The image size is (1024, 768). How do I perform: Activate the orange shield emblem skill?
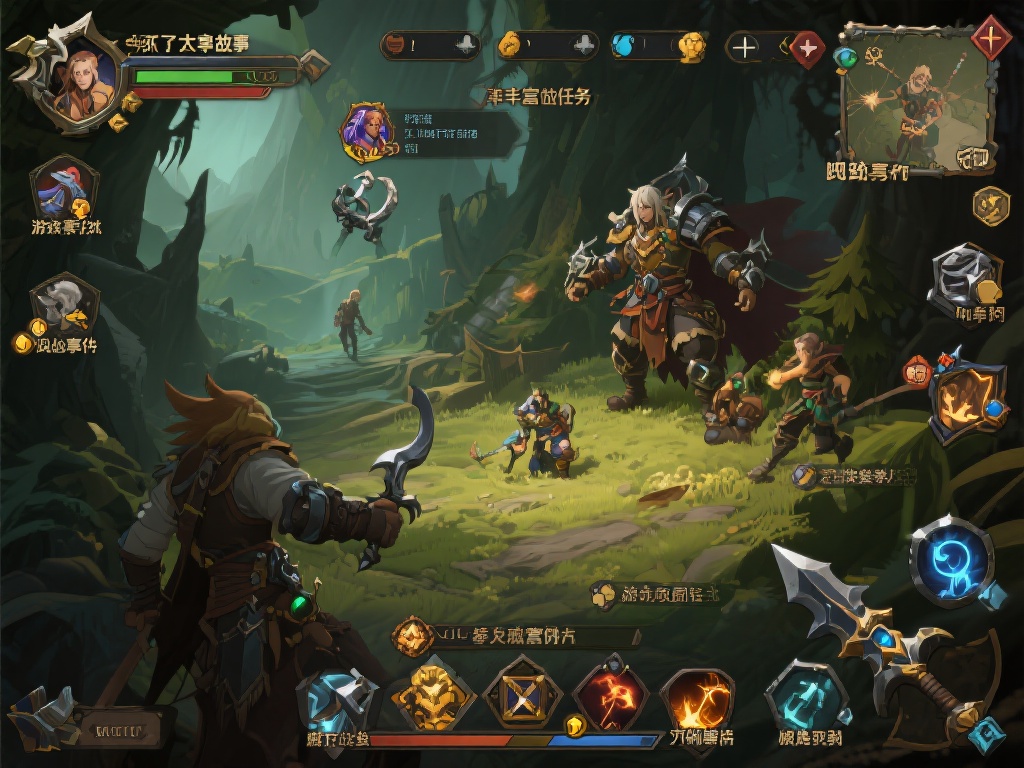coord(966,398)
